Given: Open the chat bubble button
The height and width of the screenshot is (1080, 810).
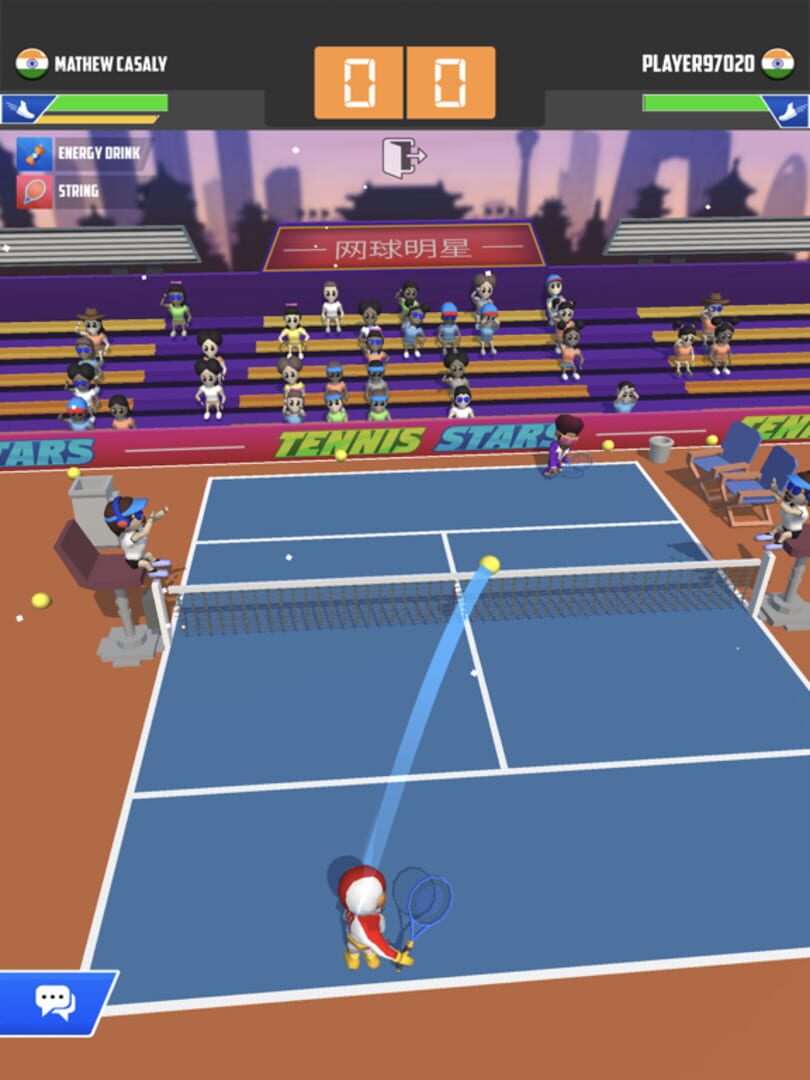Looking at the screenshot, I should [x=55, y=1001].
